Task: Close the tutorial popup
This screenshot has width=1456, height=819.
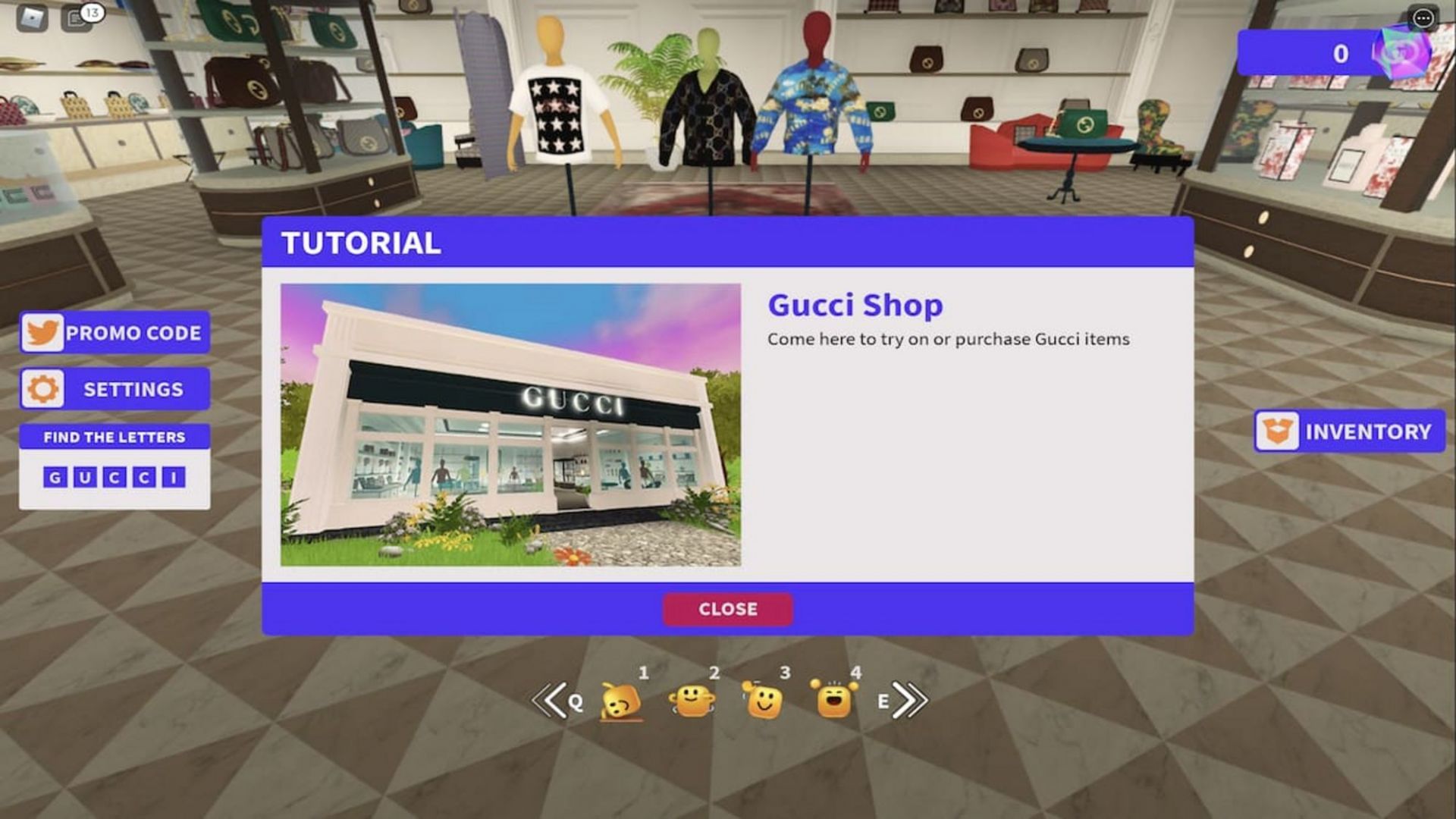Action: [x=727, y=608]
